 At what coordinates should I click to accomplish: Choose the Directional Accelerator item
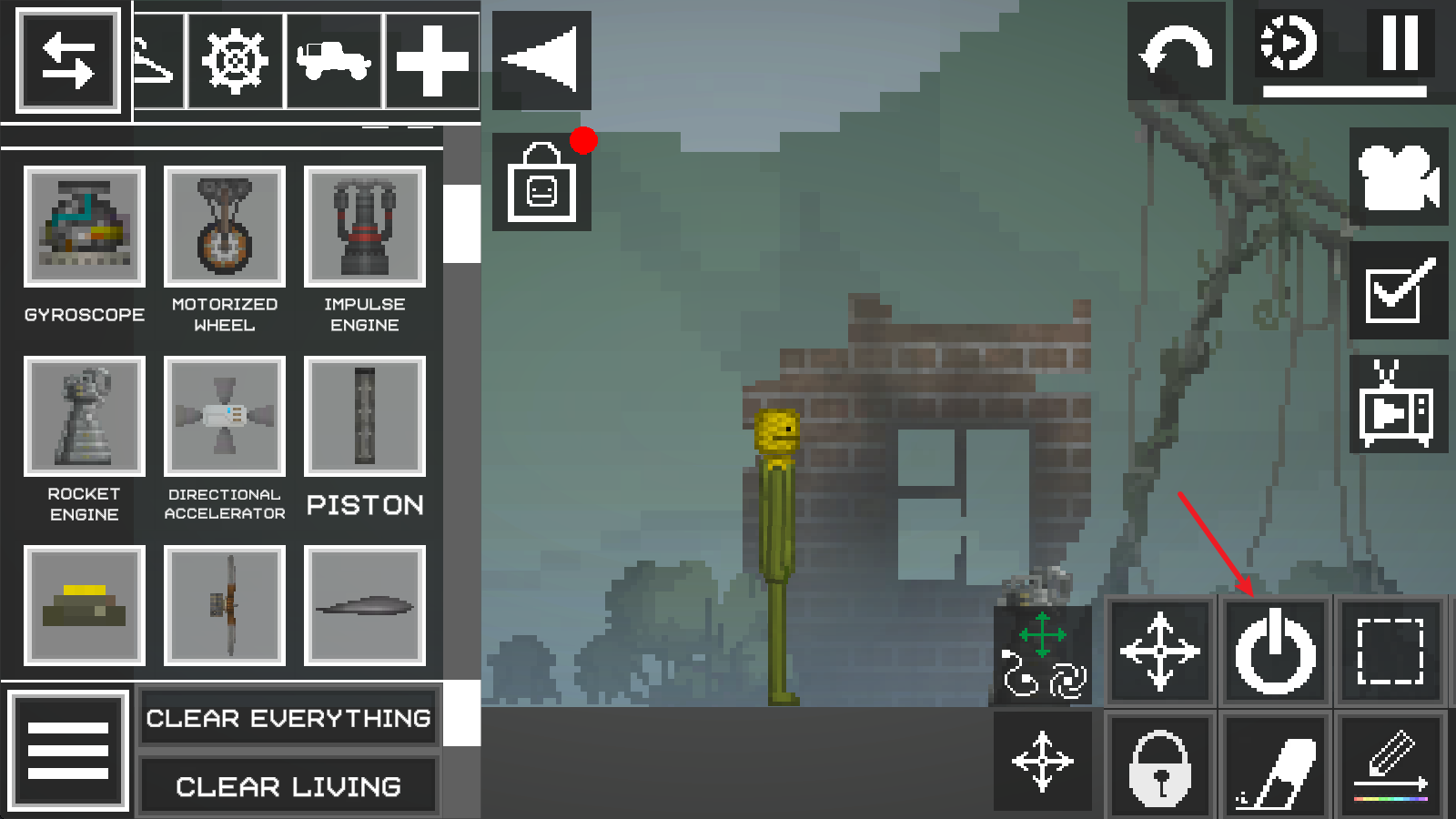[224, 417]
